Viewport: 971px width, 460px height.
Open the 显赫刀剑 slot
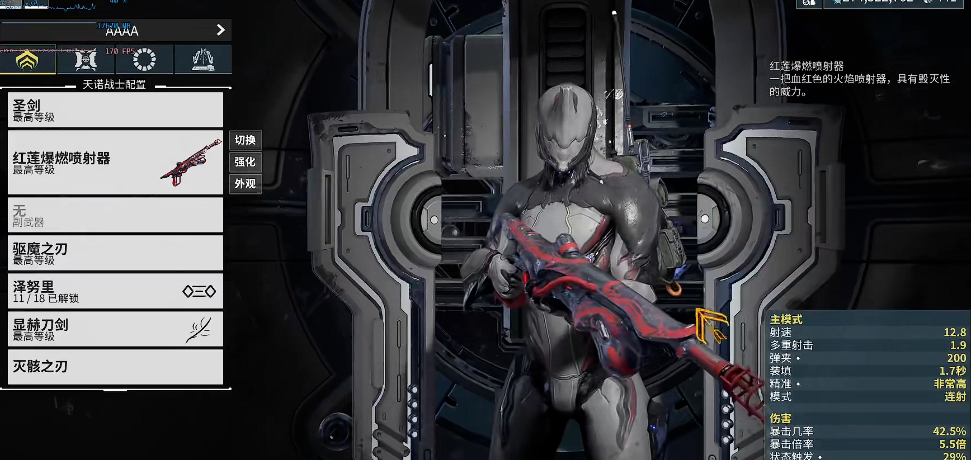tap(115, 328)
